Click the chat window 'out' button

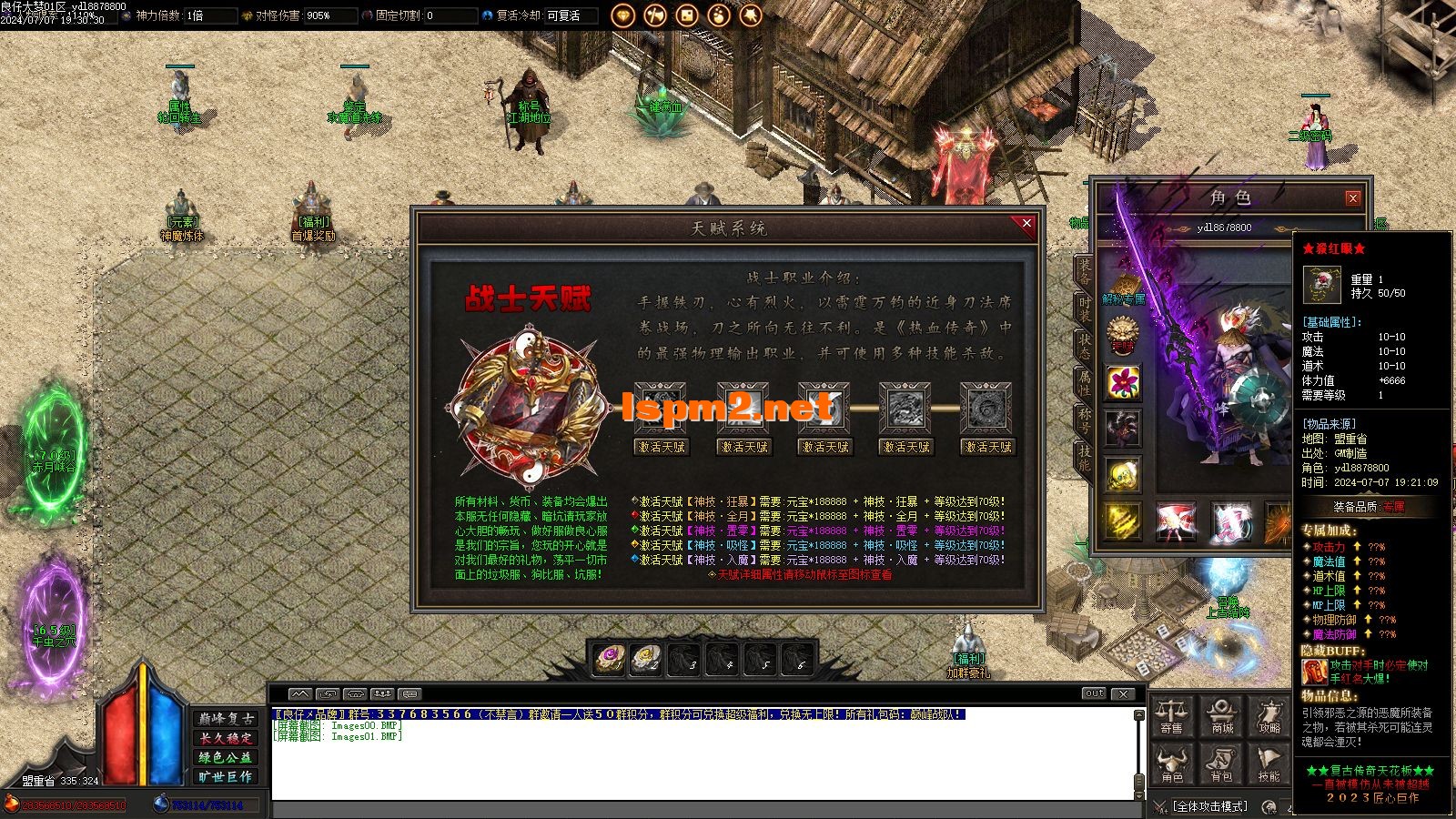point(1094,693)
